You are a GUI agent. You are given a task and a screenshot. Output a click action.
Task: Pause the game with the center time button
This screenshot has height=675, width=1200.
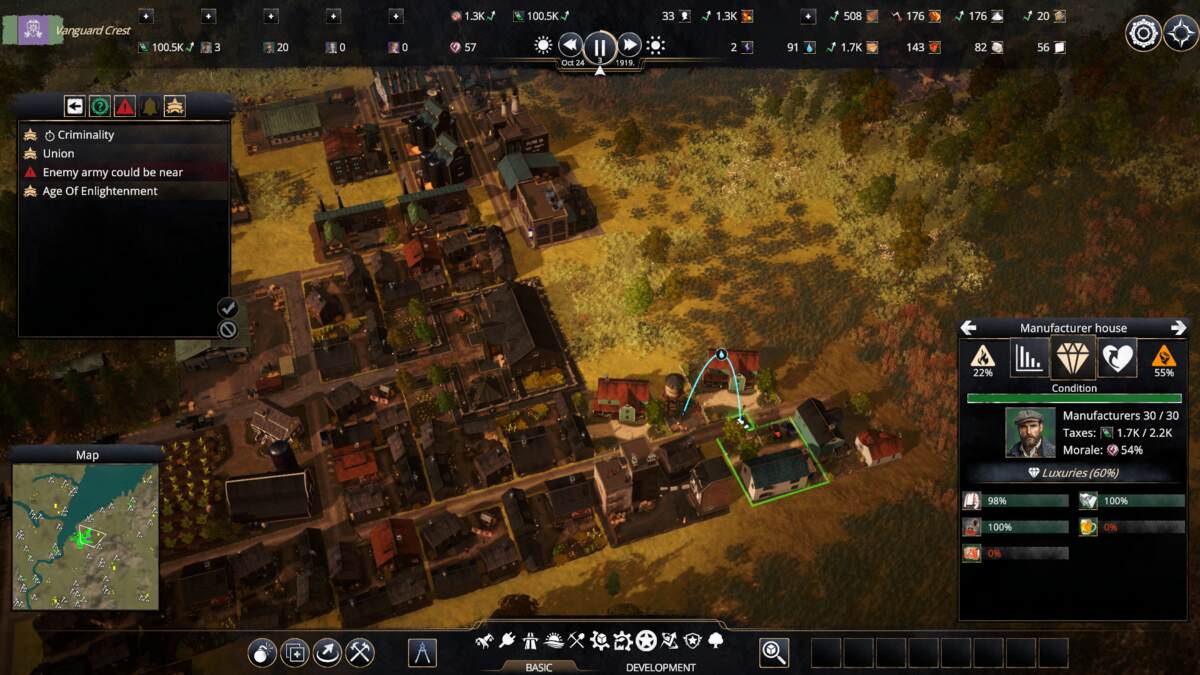pos(599,46)
